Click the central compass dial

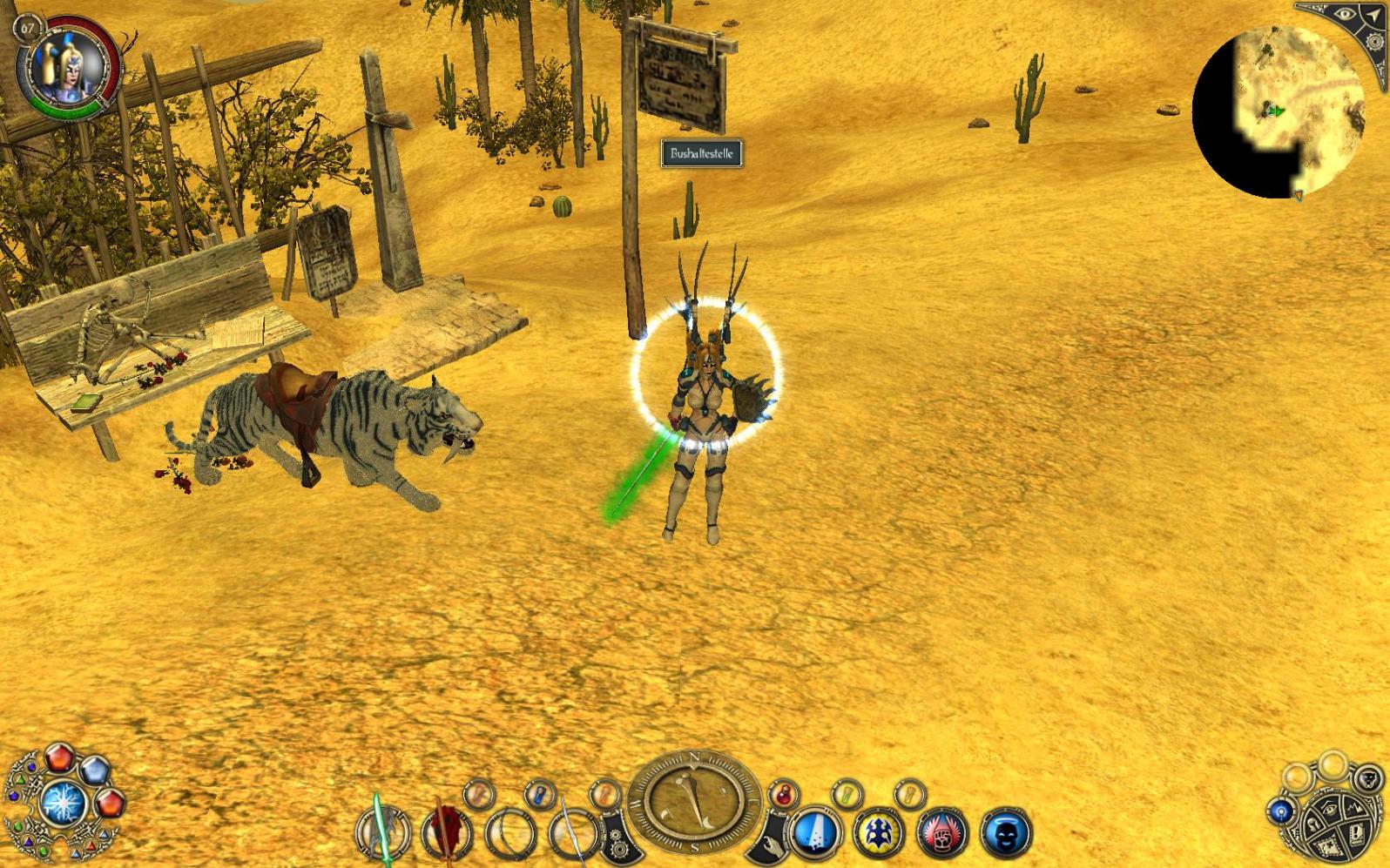coord(694,800)
